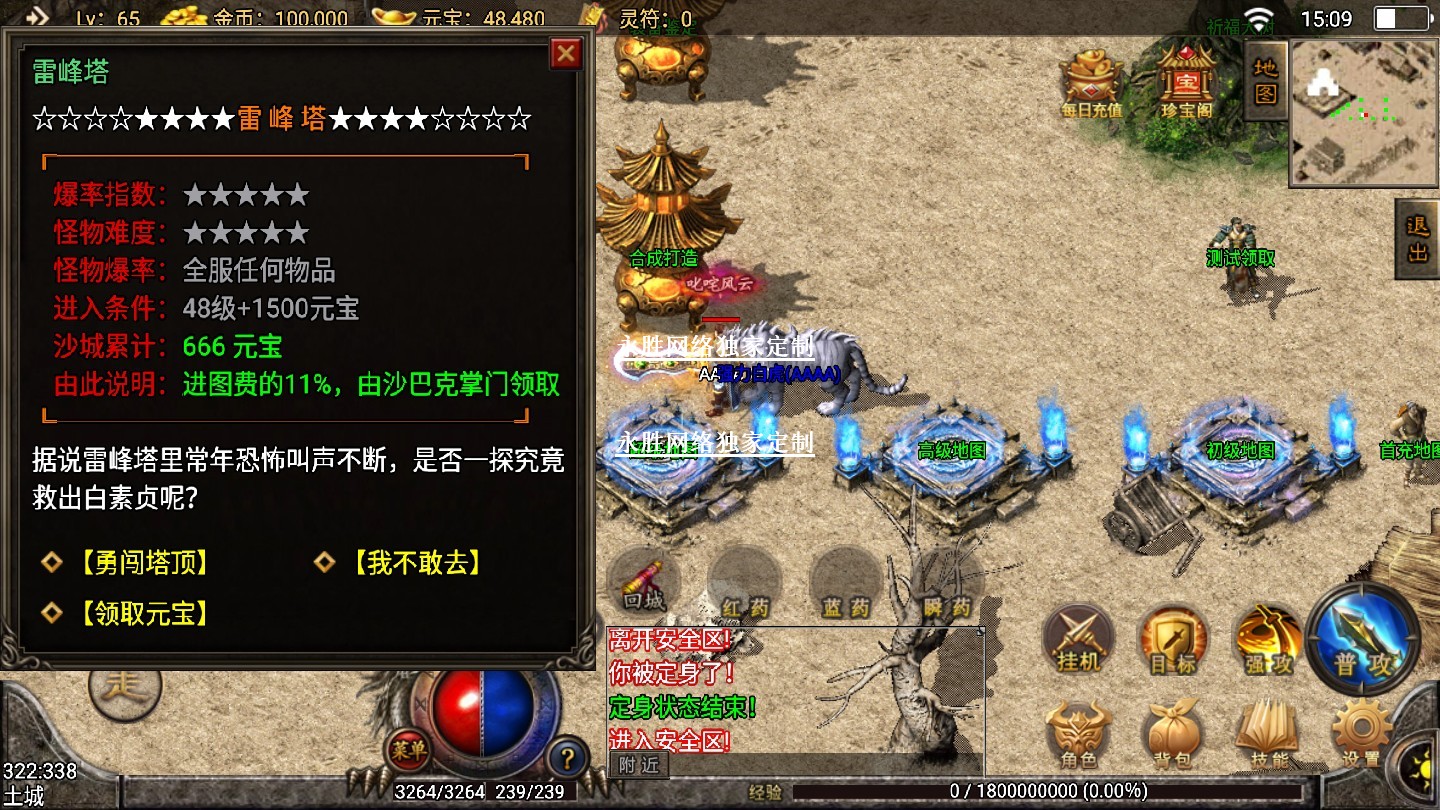Select the 目标 target button
This screenshot has width=1440, height=810.
[x=1172, y=640]
